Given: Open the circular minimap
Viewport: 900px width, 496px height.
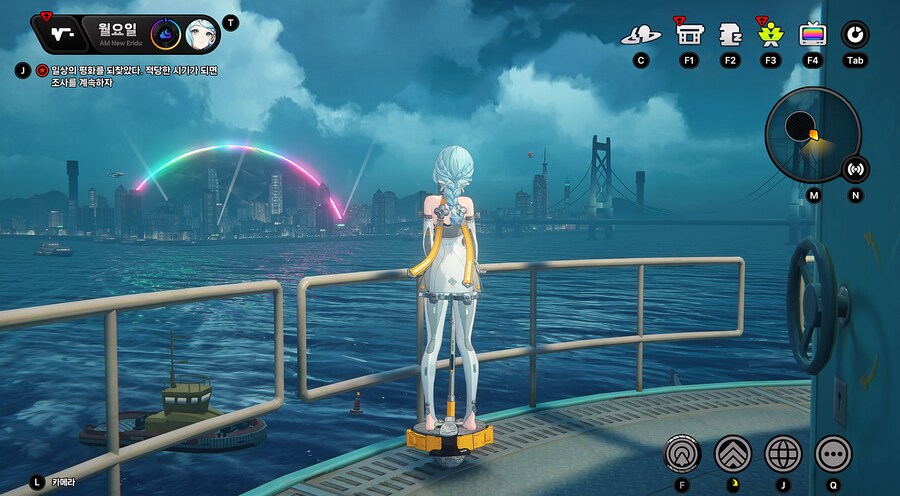Looking at the screenshot, I should point(811,134).
